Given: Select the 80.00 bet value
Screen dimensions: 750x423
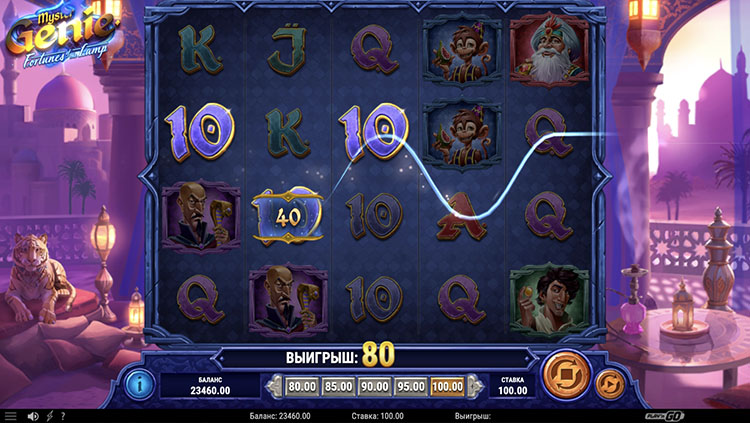Looking at the screenshot, I should coord(301,385).
